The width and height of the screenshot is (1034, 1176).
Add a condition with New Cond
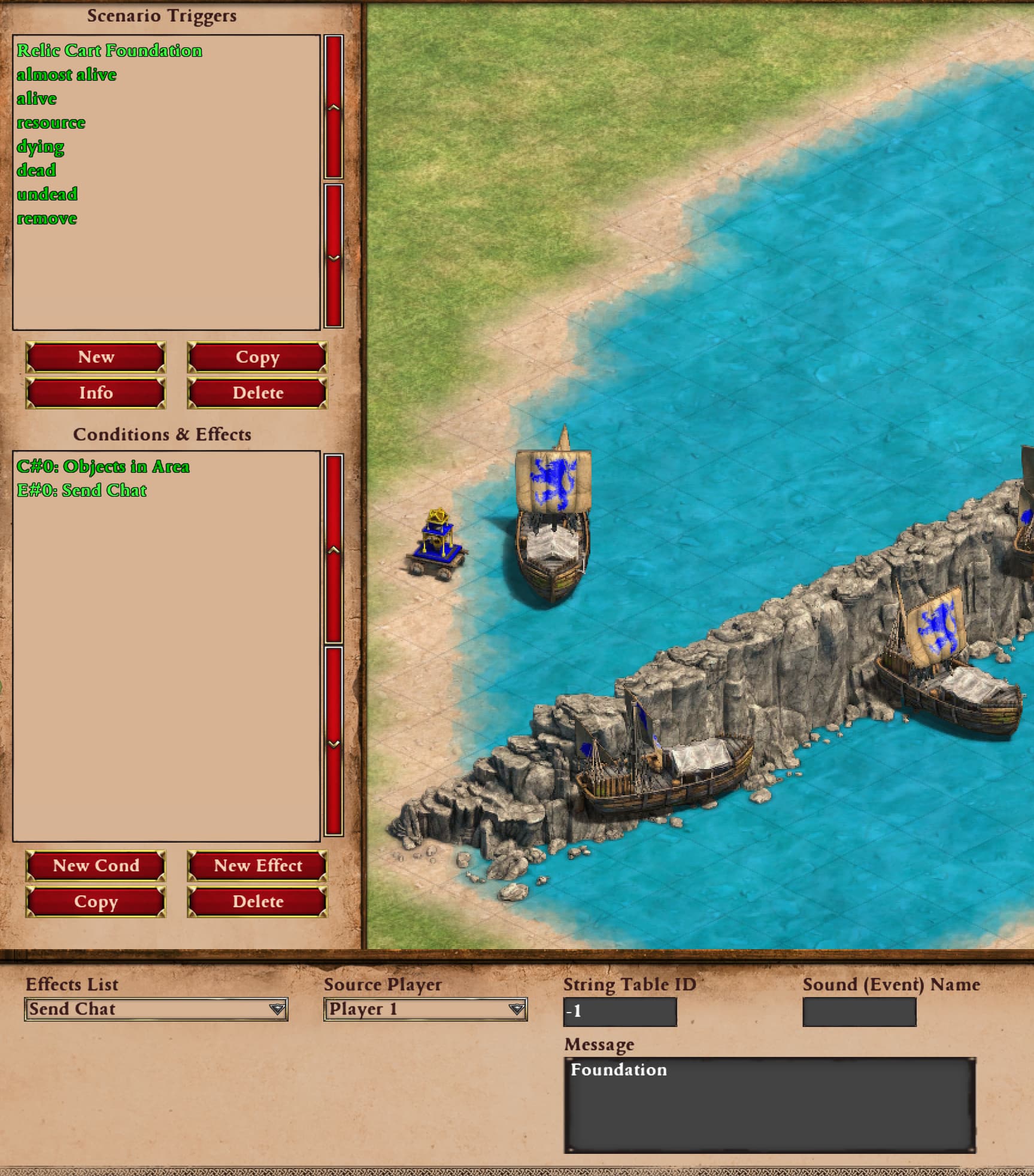(x=96, y=866)
